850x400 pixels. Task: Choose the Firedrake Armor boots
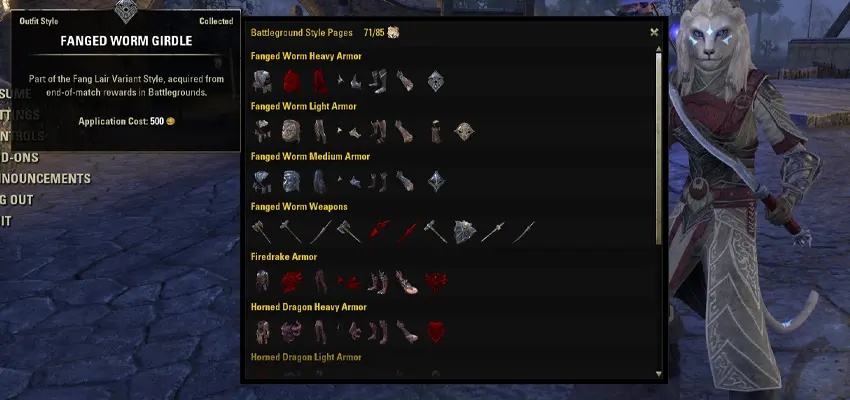point(379,281)
